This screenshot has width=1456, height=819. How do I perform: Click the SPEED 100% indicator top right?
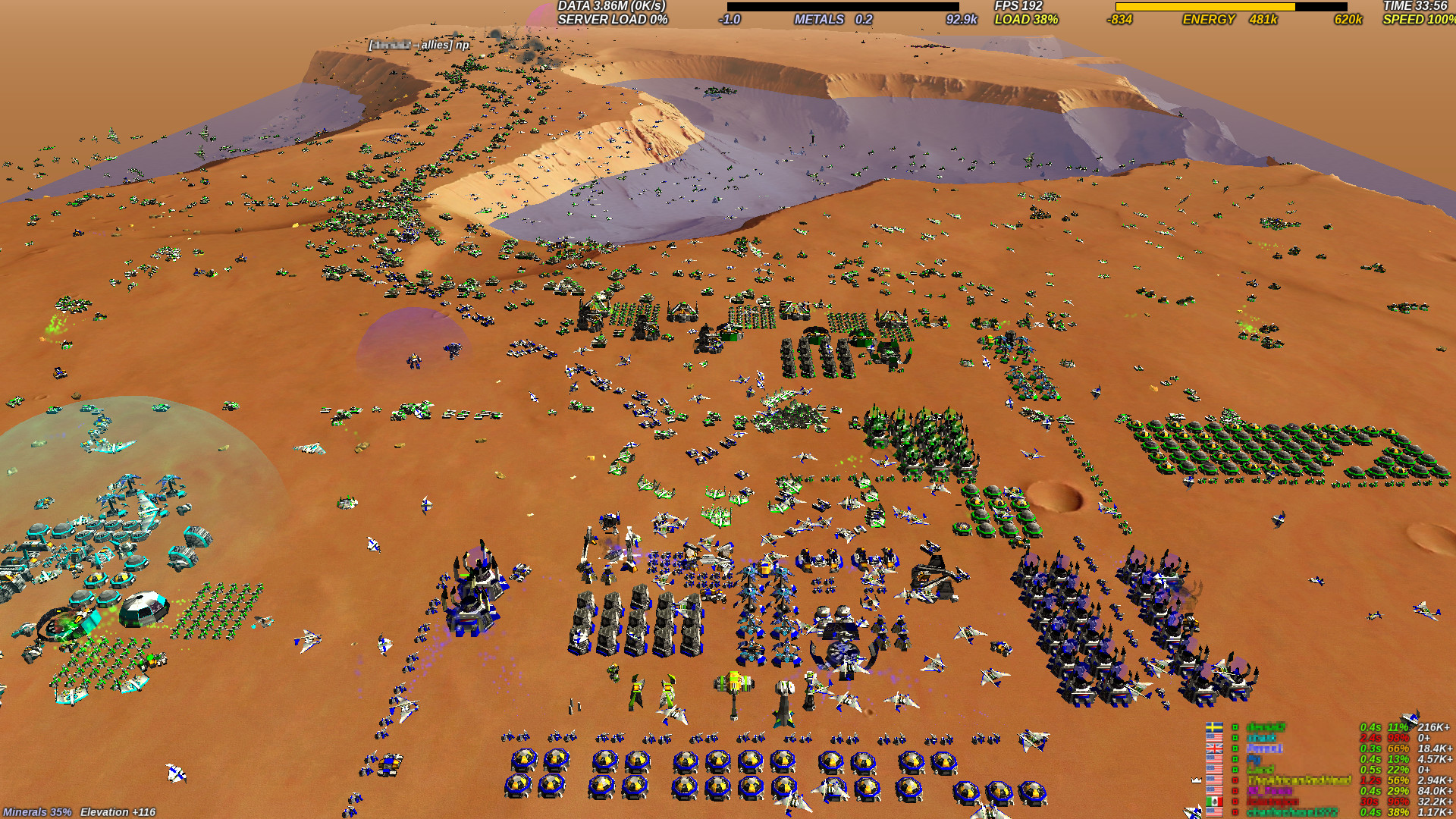[1418, 20]
